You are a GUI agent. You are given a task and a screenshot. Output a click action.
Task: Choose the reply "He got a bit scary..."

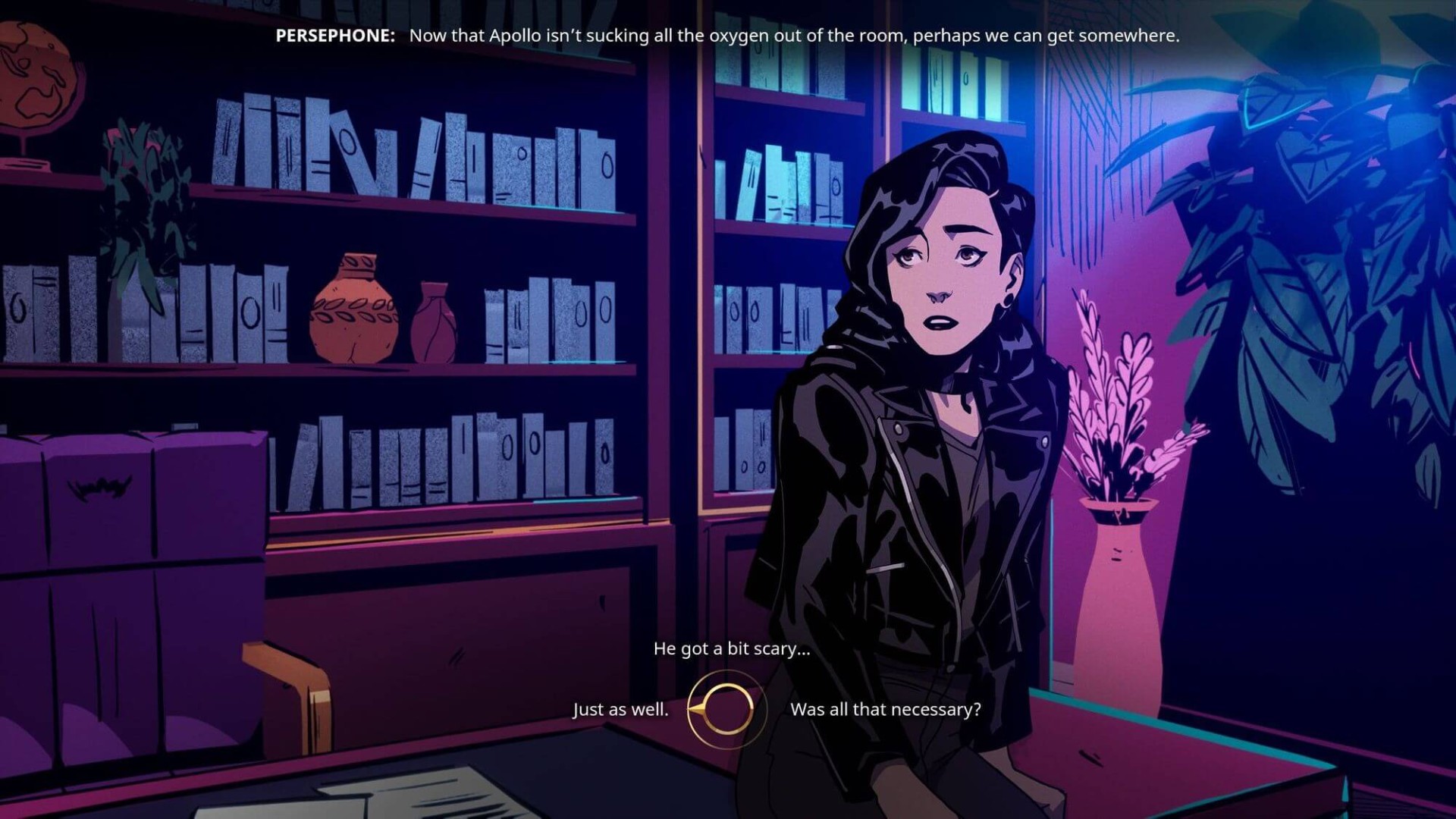click(x=731, y=648)
